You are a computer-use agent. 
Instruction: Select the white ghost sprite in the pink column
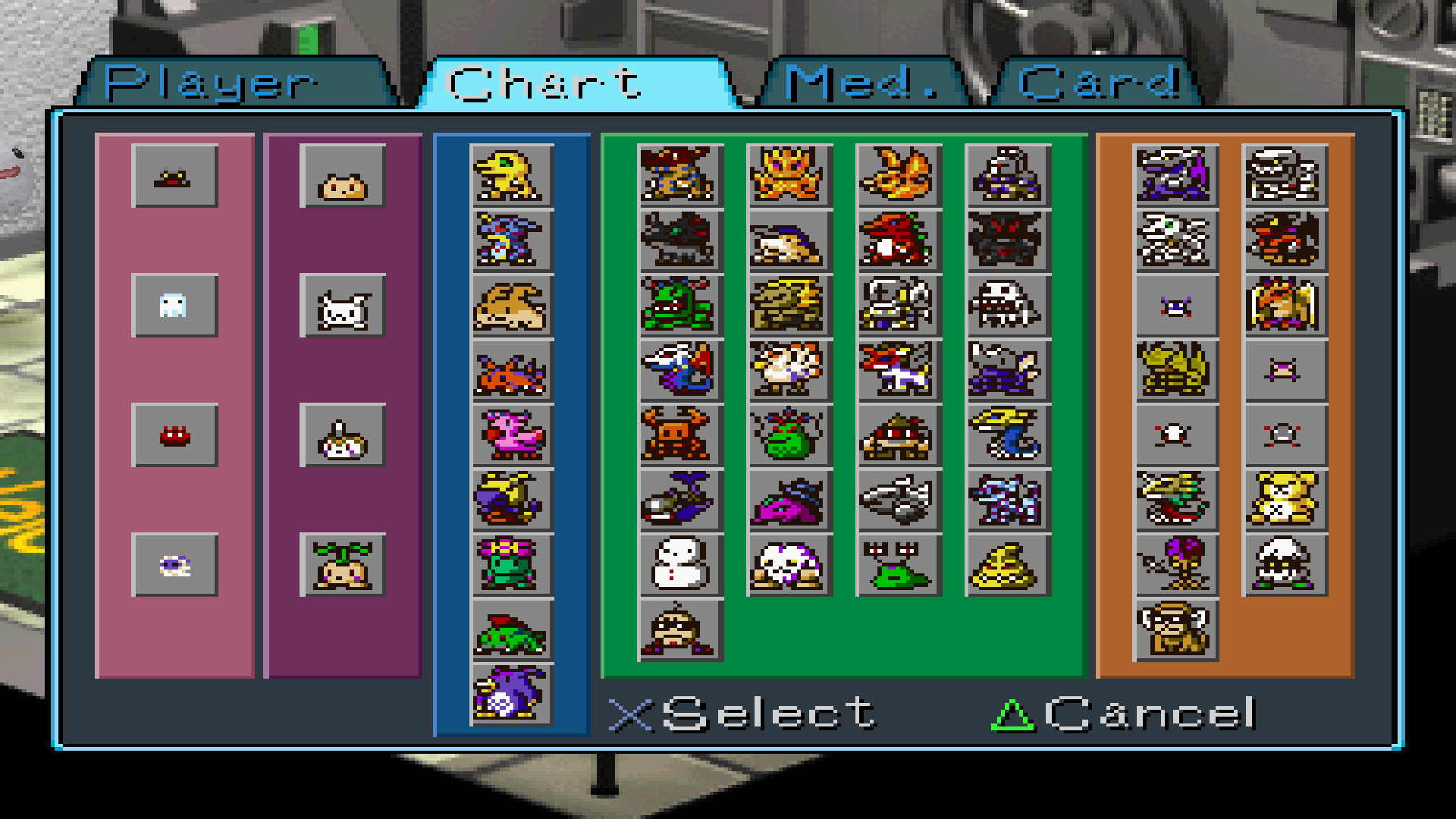tap(176, 307)
